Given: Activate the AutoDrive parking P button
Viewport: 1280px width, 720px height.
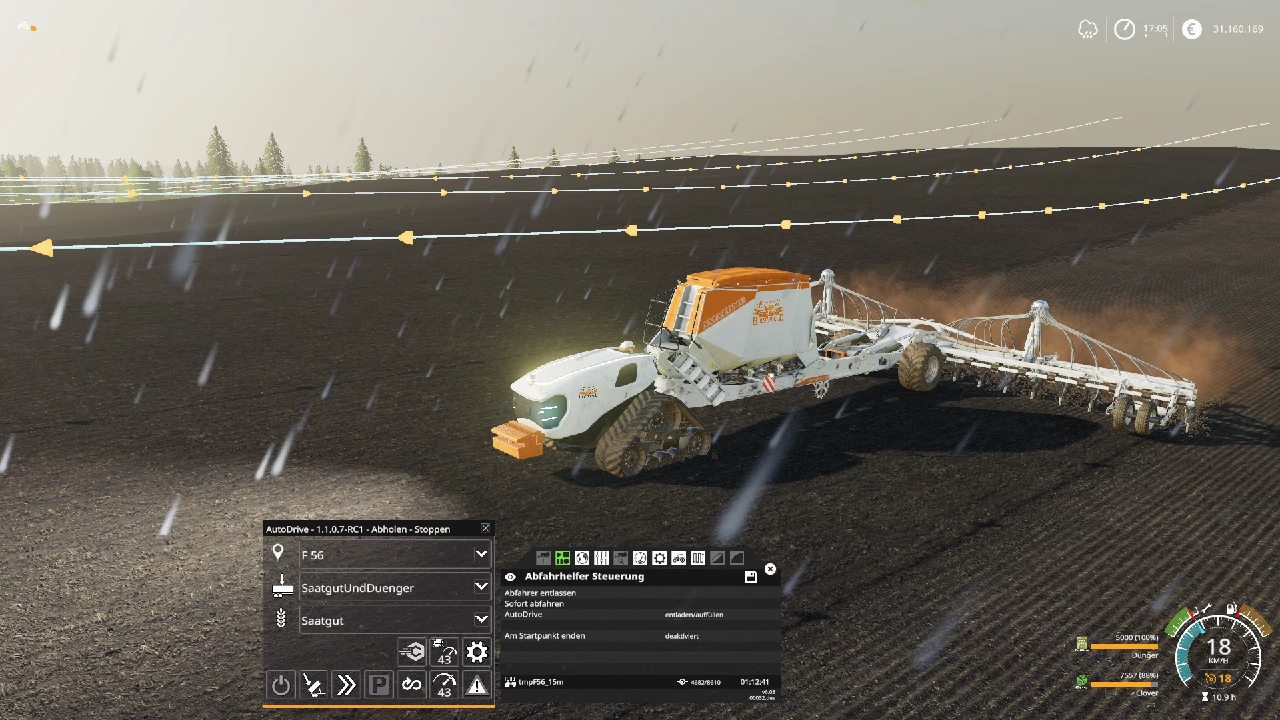Looking at the screenshot, I should click(x=379, y=685).
